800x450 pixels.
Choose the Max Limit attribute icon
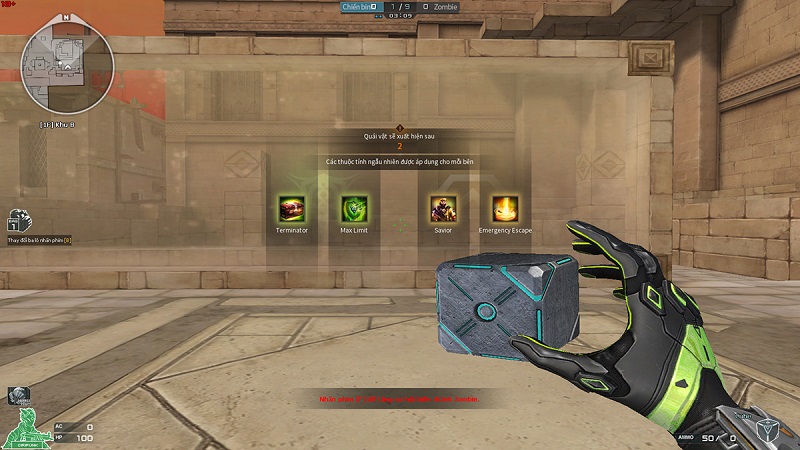354,208
